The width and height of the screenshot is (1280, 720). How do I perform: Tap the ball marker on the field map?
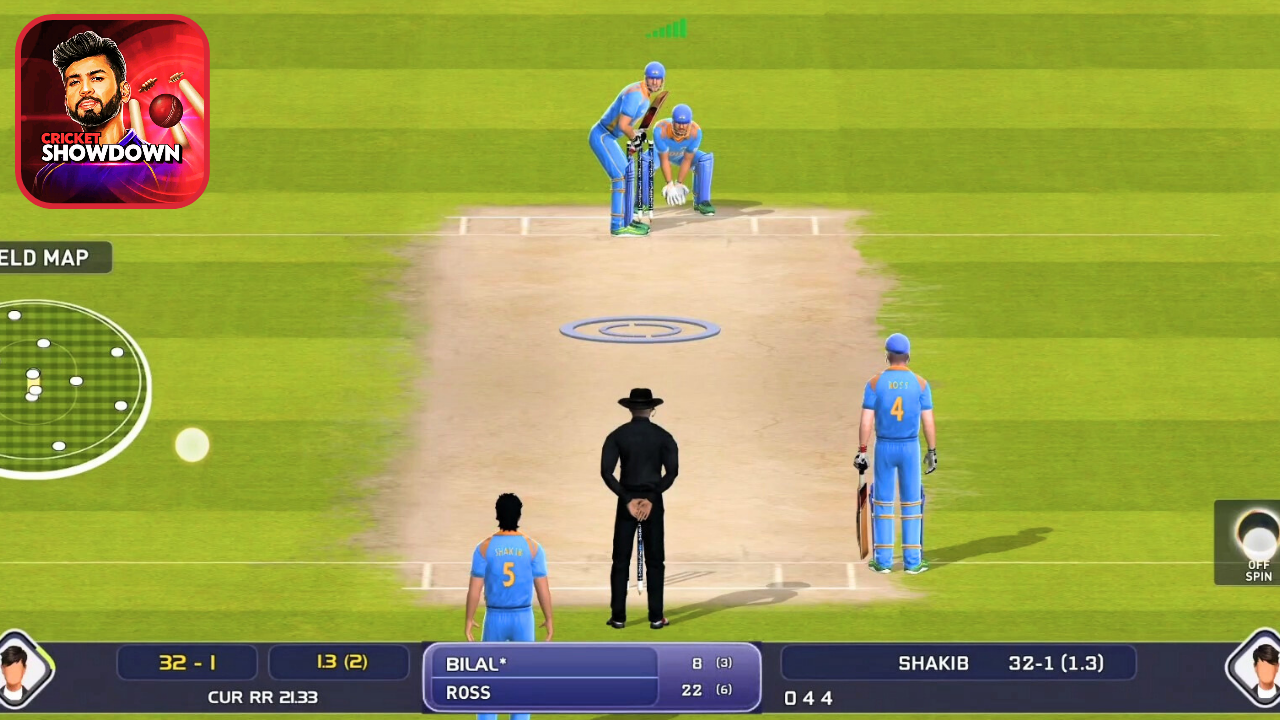[191, 444]
